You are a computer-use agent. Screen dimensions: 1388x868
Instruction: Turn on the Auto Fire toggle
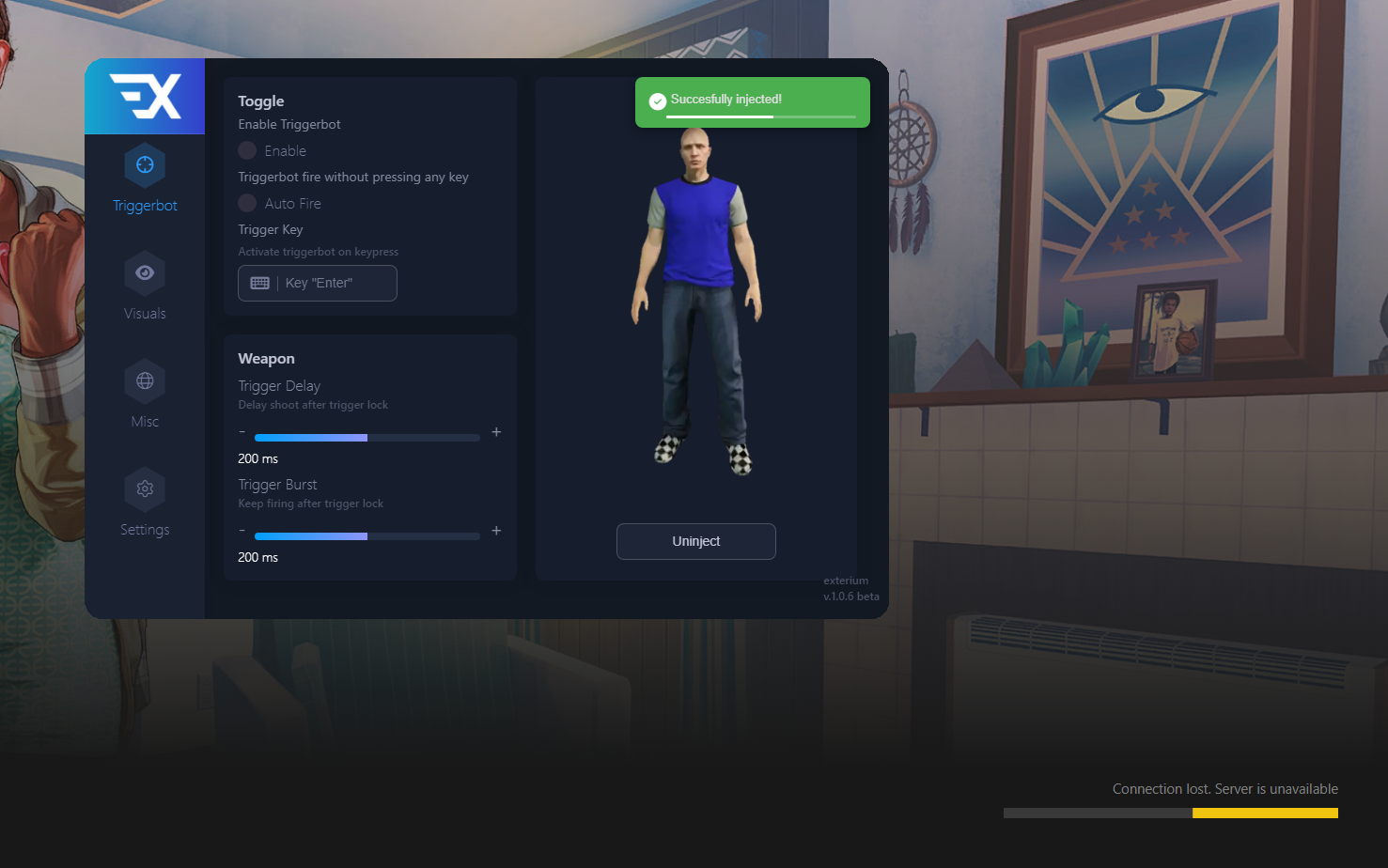[x=246, y=203]
